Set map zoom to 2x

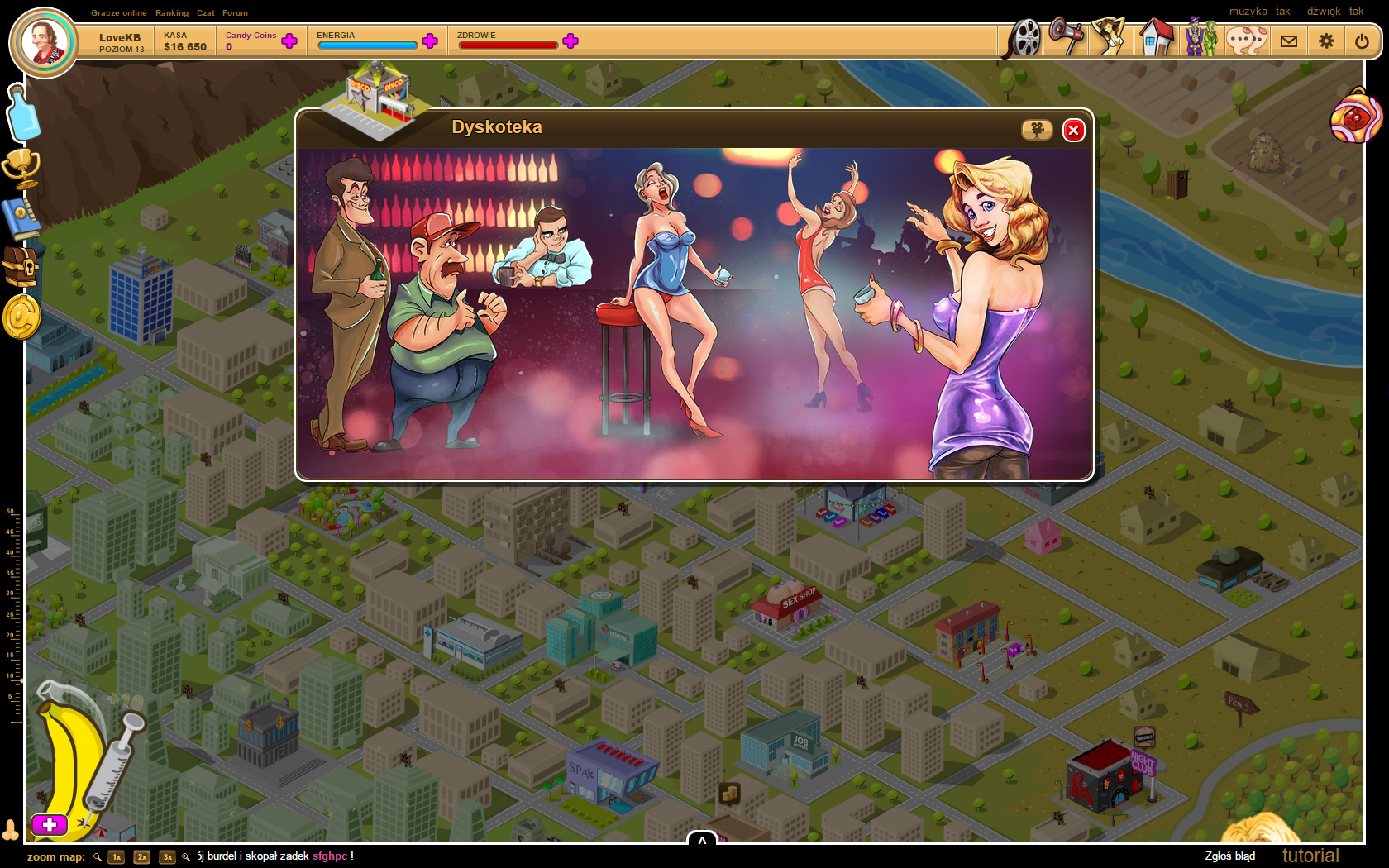(142, 857)
